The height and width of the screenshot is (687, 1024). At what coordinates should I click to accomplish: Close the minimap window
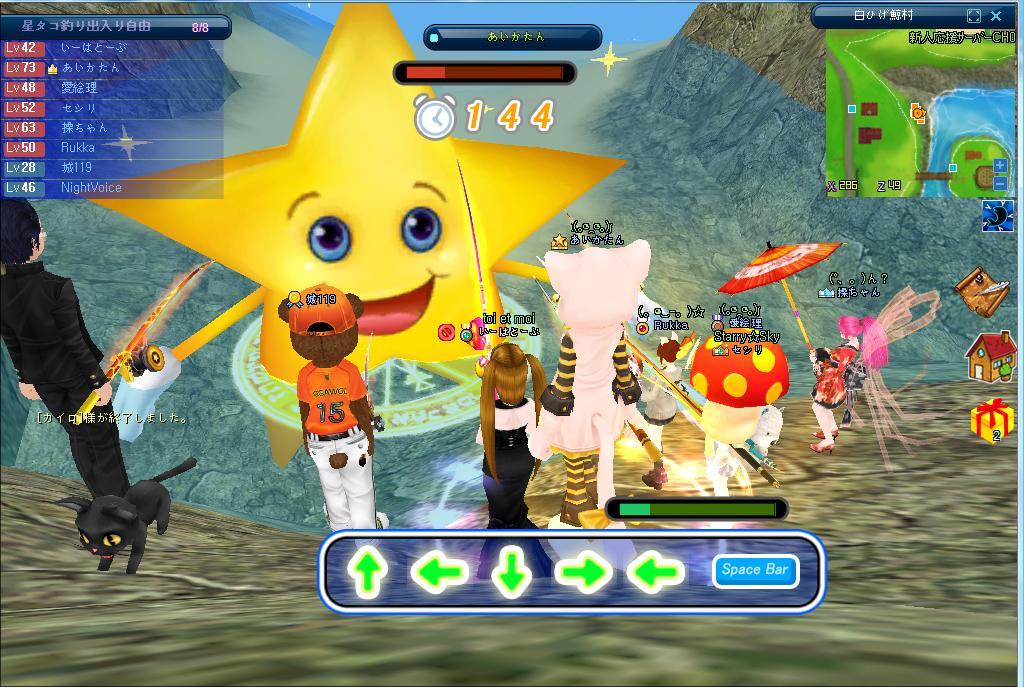click(996, 16)
